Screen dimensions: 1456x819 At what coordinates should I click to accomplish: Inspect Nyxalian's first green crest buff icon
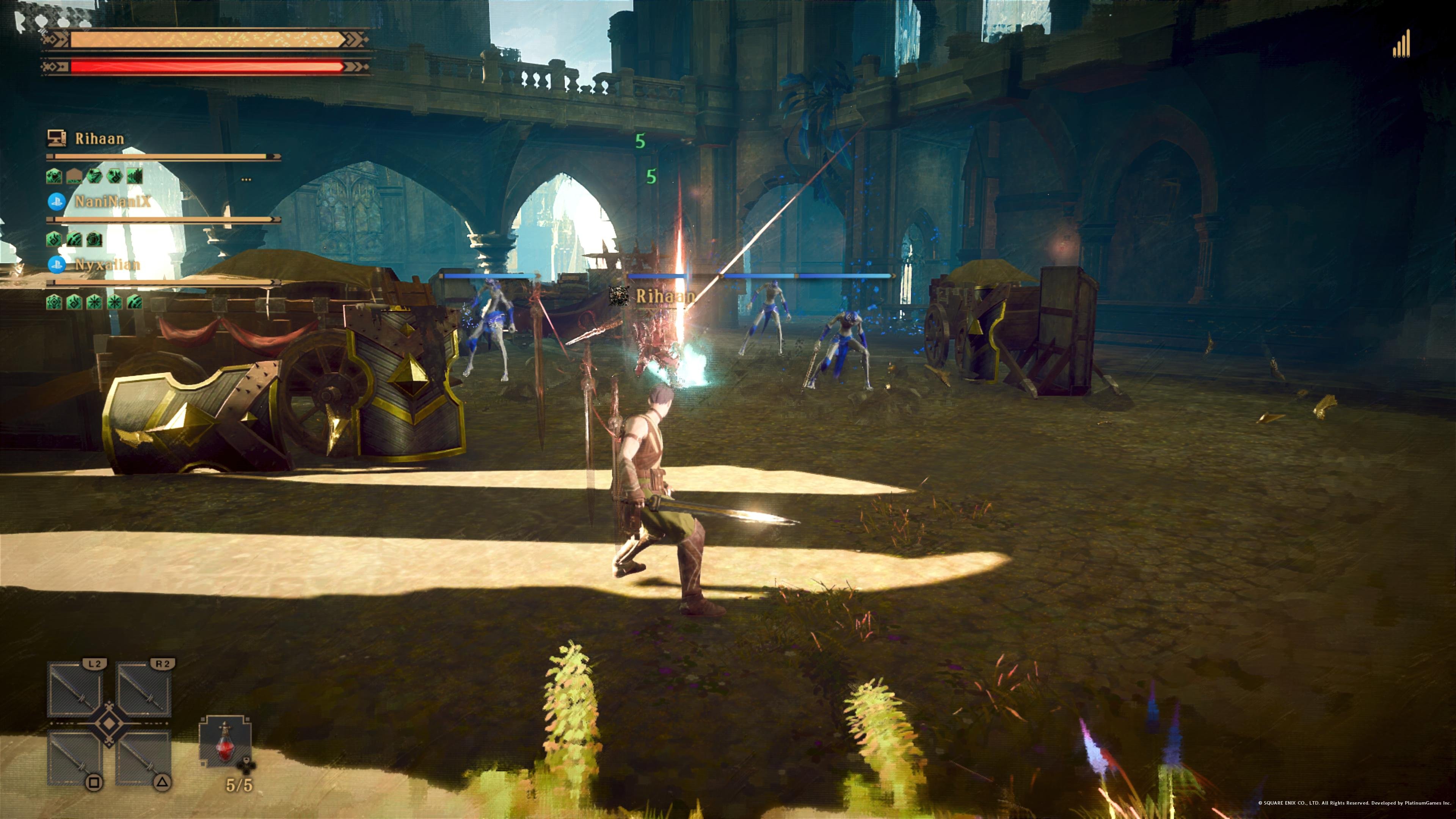[x=54, y=303]
